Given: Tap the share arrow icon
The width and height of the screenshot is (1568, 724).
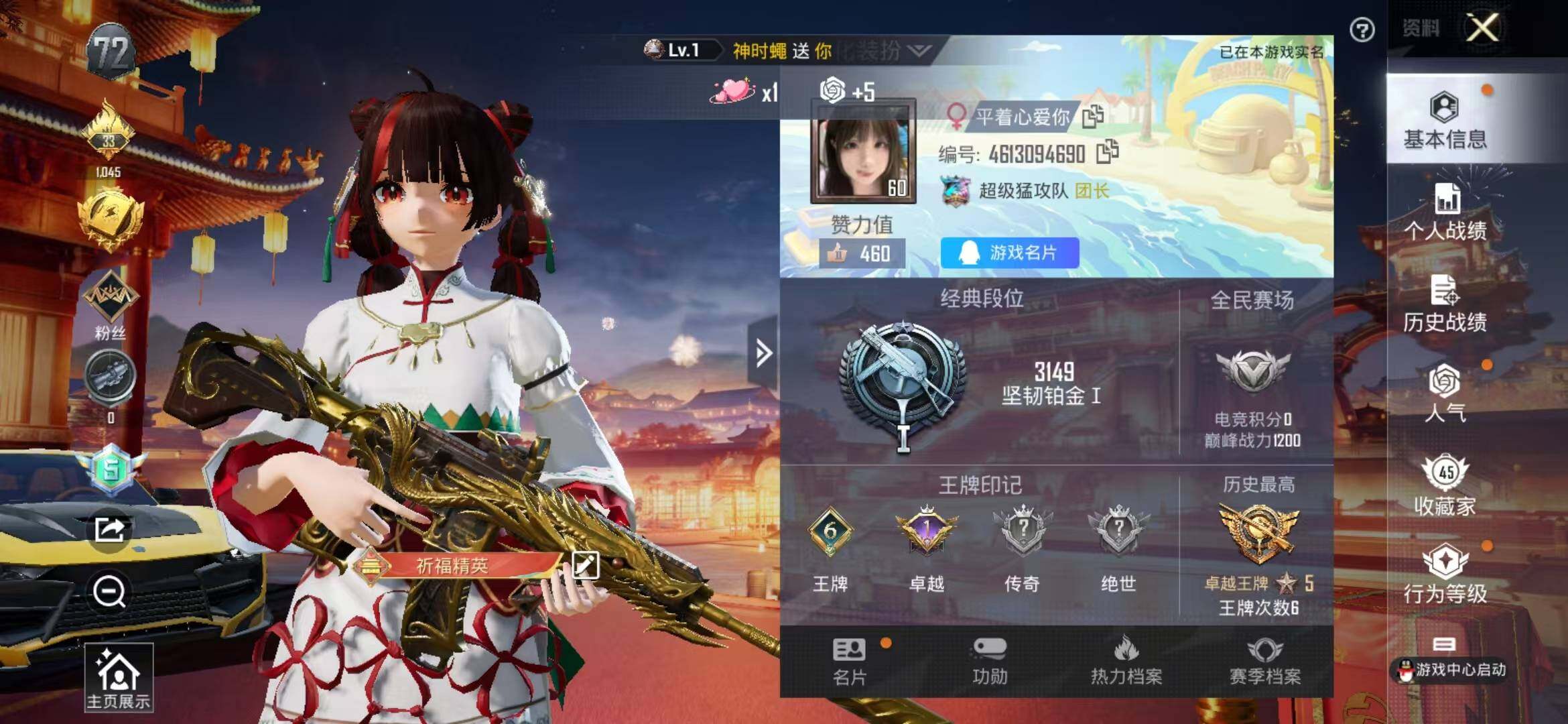Looking at the screenshot, I should click(x=109, y=530).
